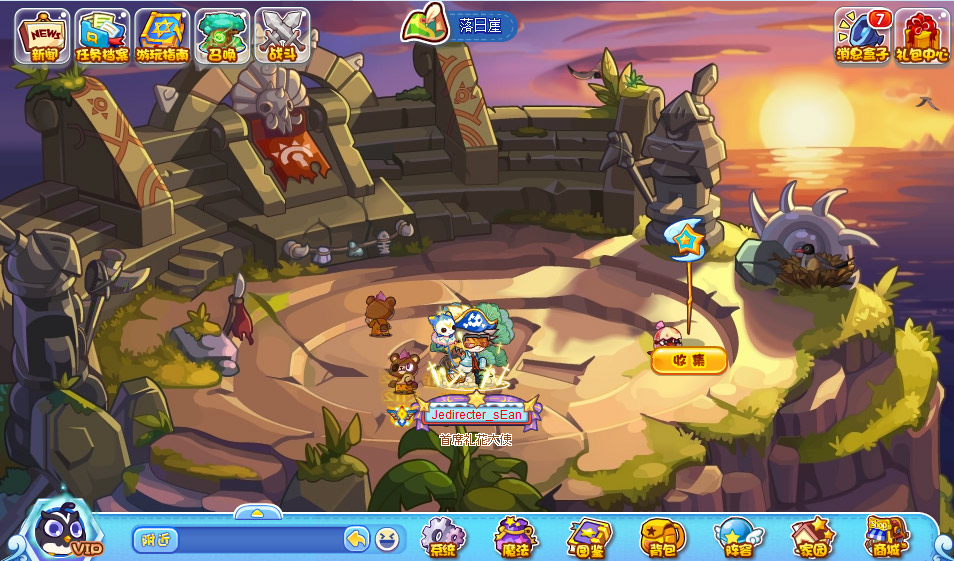Open the 背包 backpack

(x=662, y=537)
